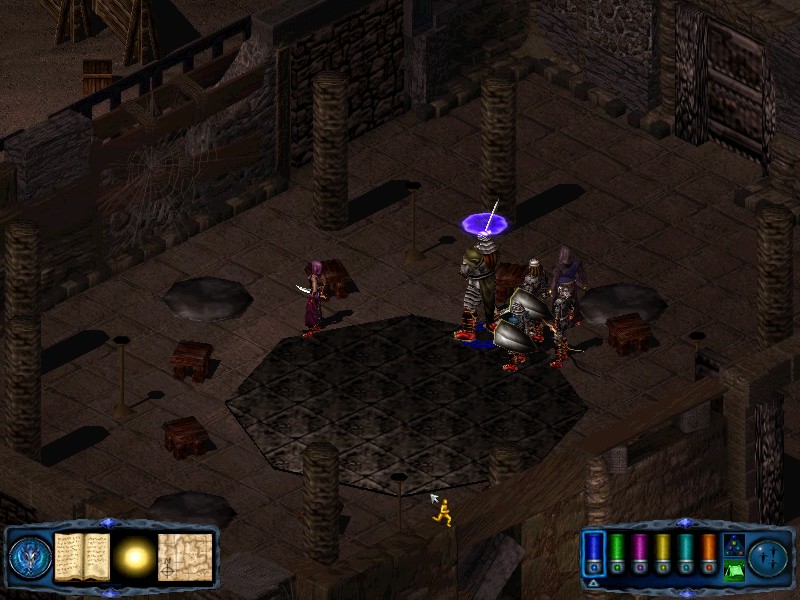The image size is (800, 600).
Task: Select the blue party member
Action: (x=594, y=552)
